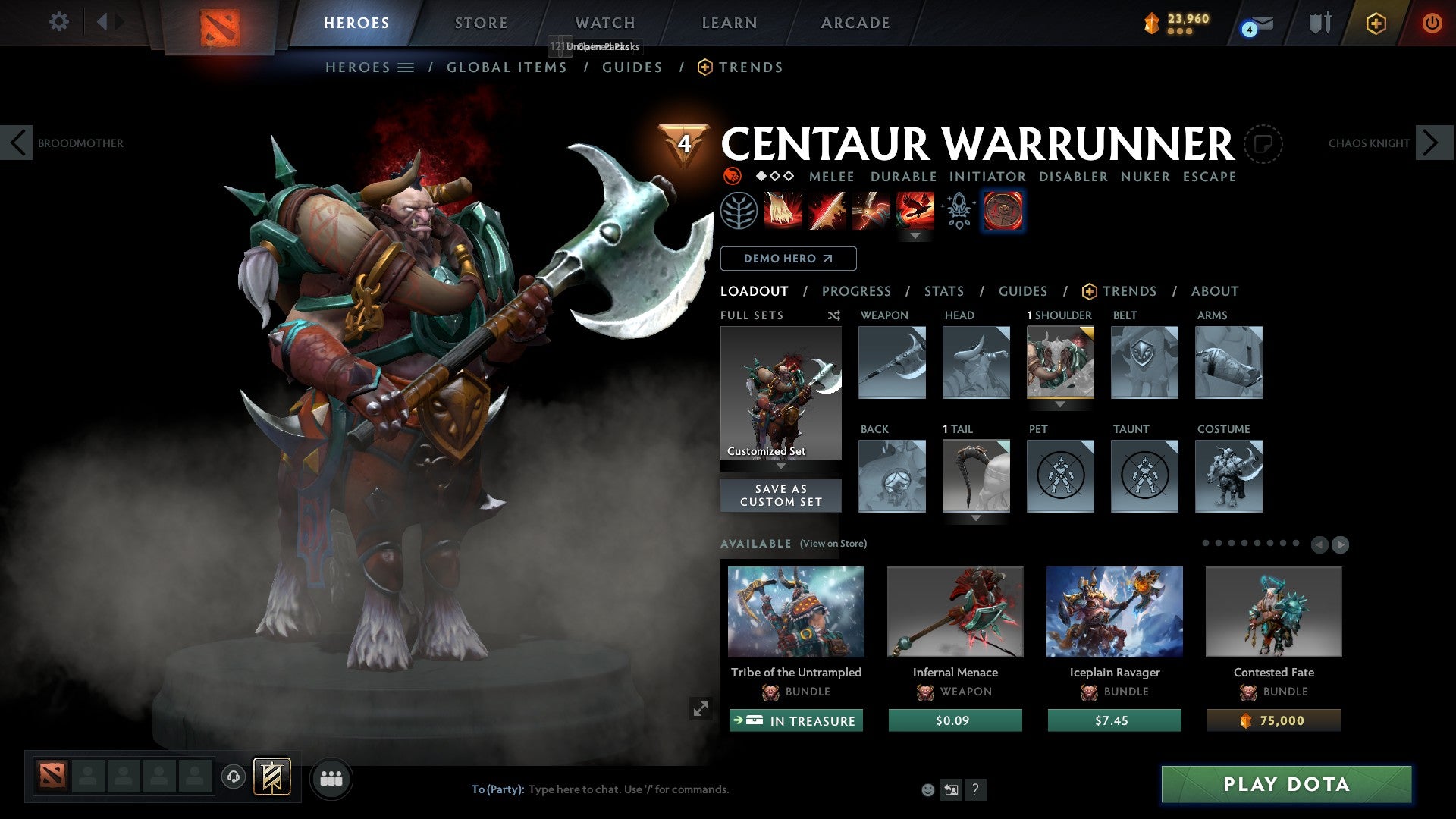Viewport: 1456px width, 819px height.
Task: Open the shuffle icon next to Full Sets
Action: point(834,315)
